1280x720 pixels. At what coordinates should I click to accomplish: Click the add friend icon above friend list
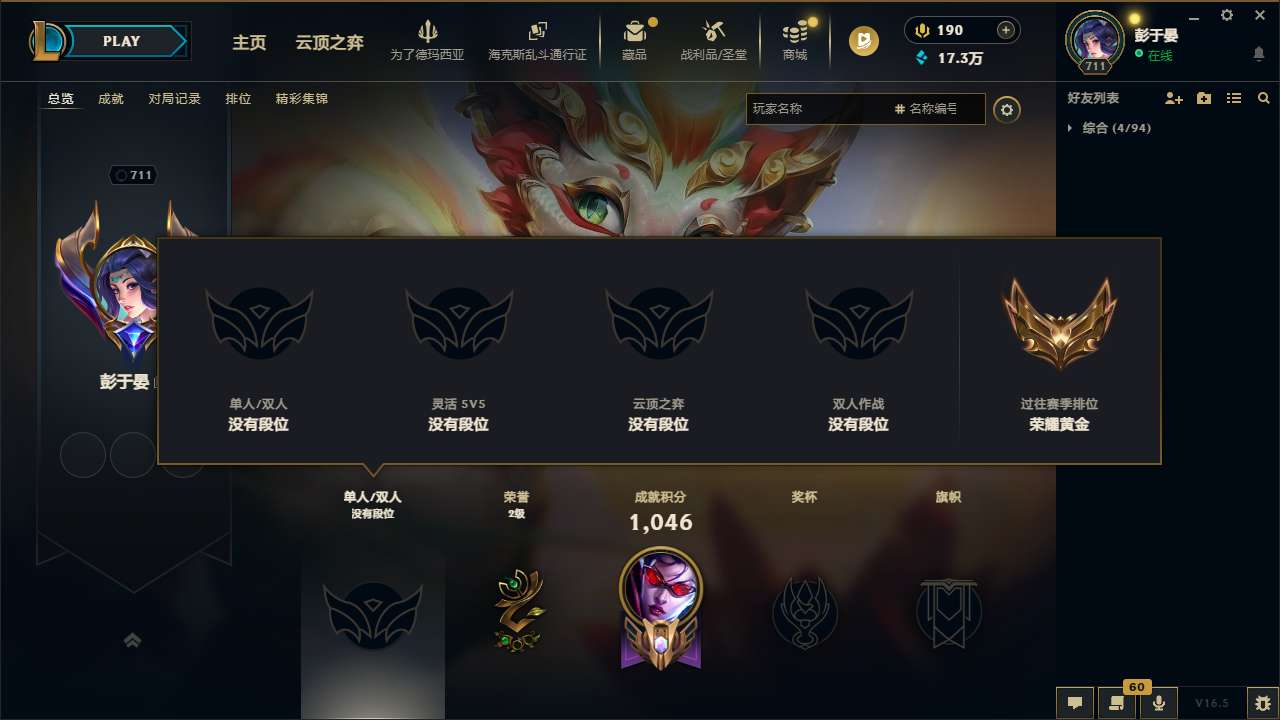(x=1172, y=98)
